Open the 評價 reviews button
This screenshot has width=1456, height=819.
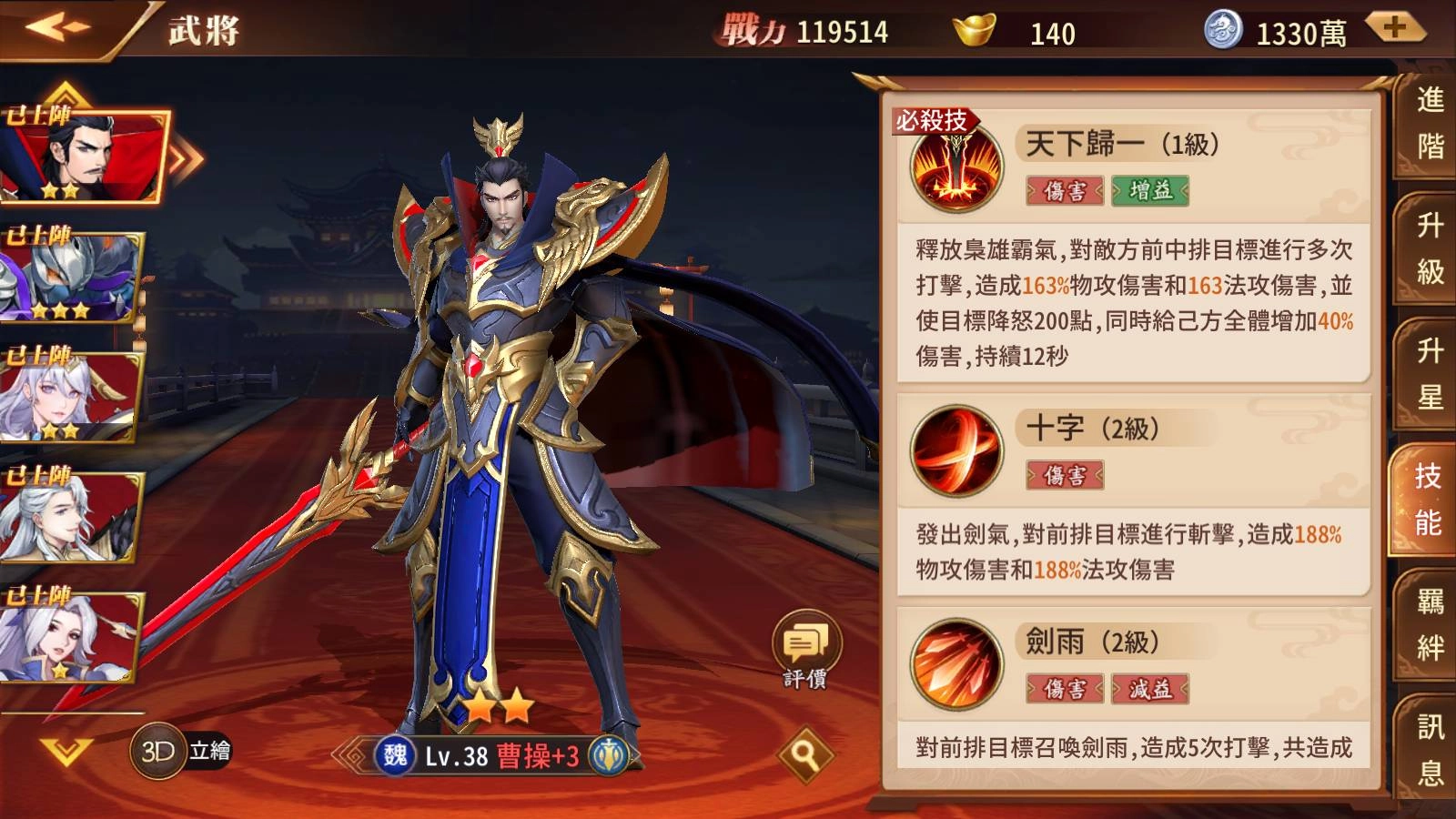click(x=805, y=650)
